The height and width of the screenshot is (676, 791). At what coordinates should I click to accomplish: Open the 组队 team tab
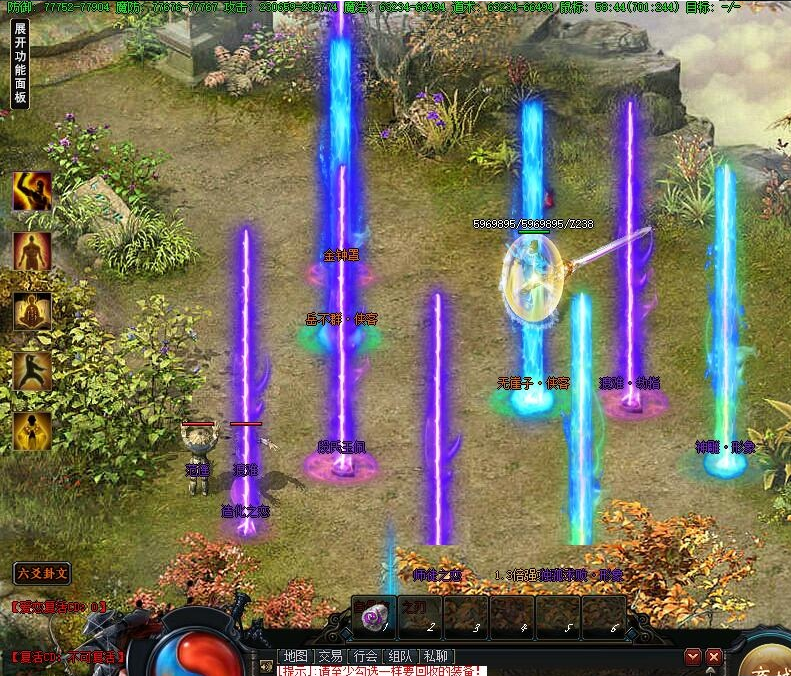click(401, 657)
